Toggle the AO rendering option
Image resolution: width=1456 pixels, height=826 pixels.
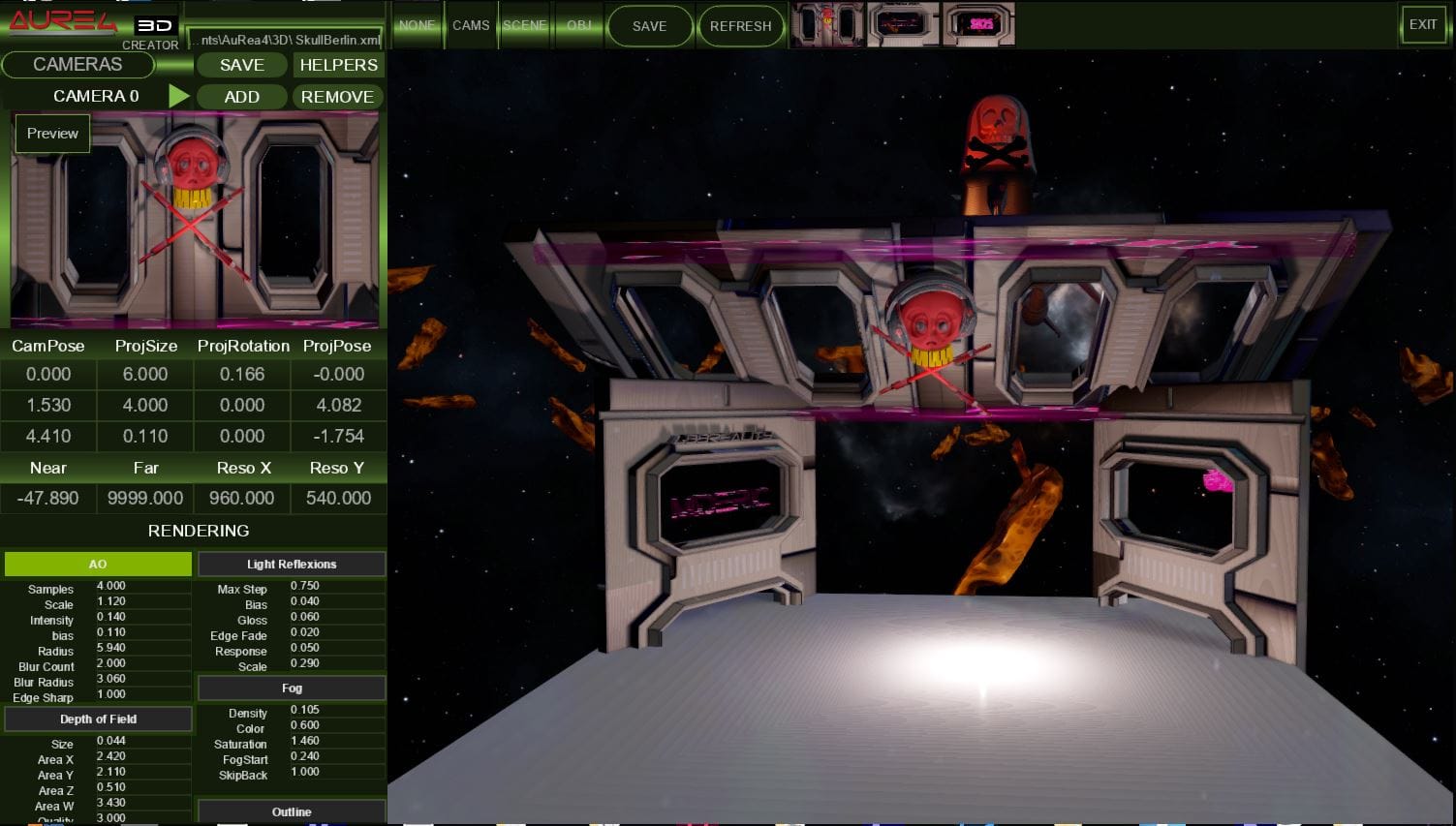98,564
